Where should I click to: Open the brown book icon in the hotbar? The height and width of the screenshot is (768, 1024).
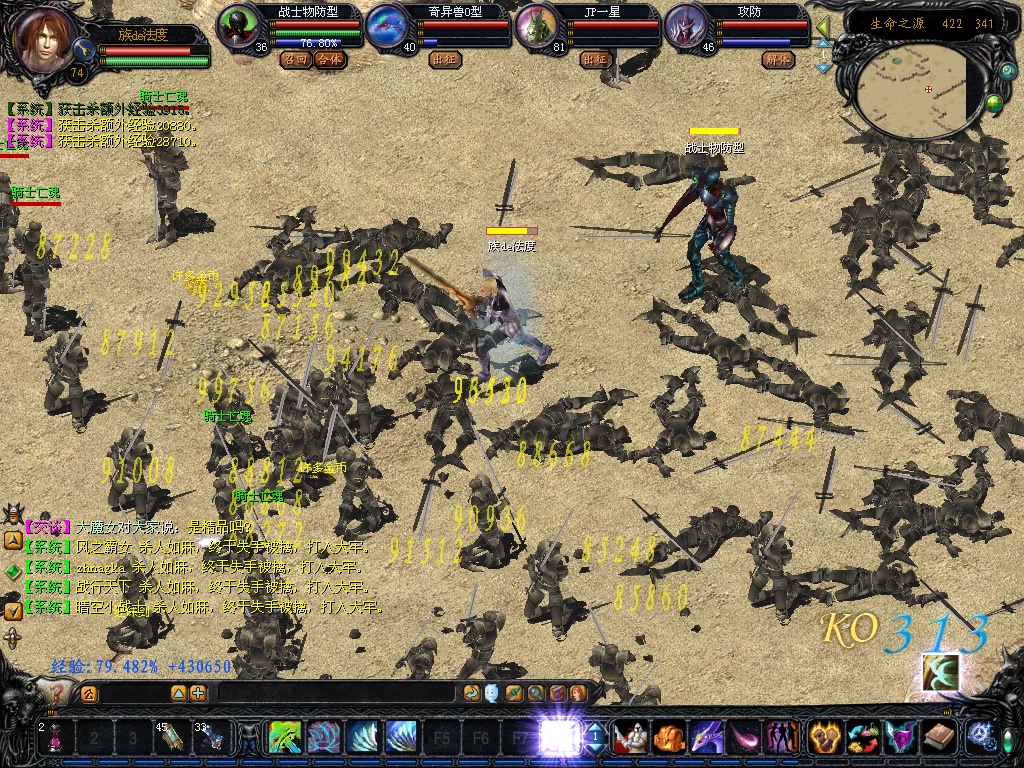938,737
